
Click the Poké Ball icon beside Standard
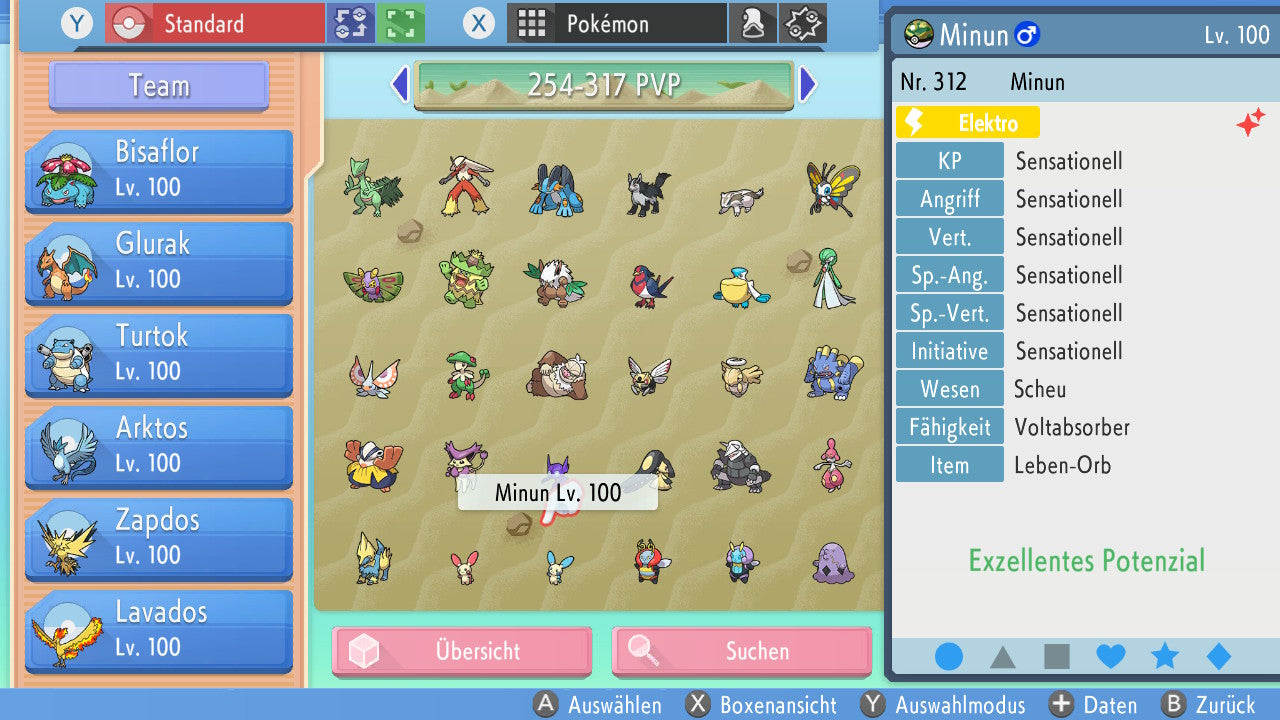click(x=128, y=22)
